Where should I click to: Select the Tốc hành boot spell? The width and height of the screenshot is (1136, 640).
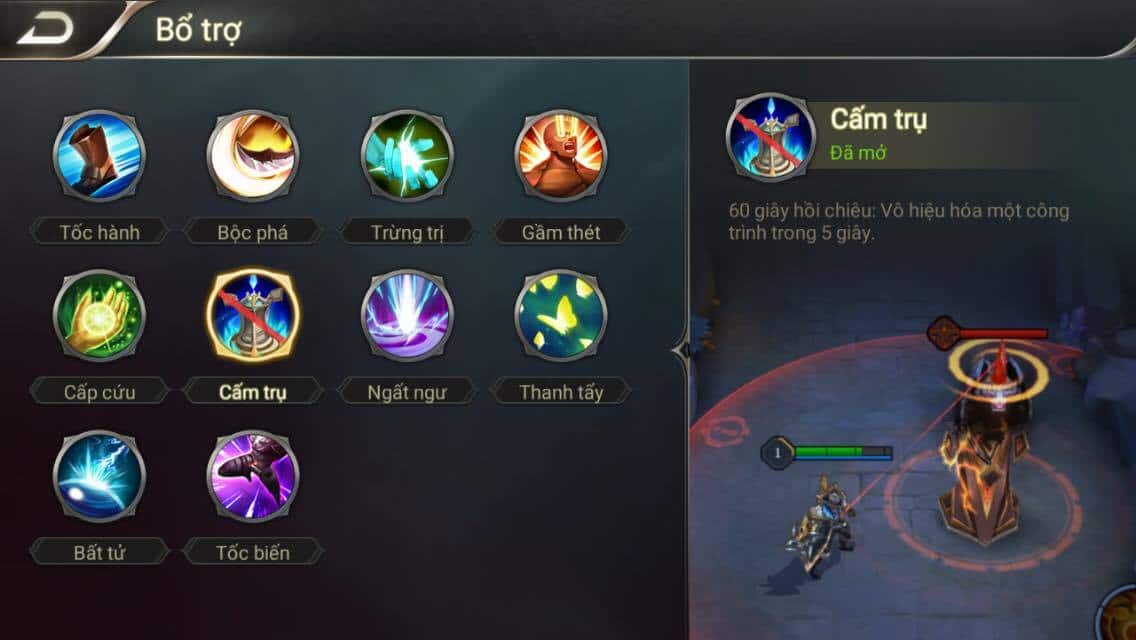pos(99,156)
